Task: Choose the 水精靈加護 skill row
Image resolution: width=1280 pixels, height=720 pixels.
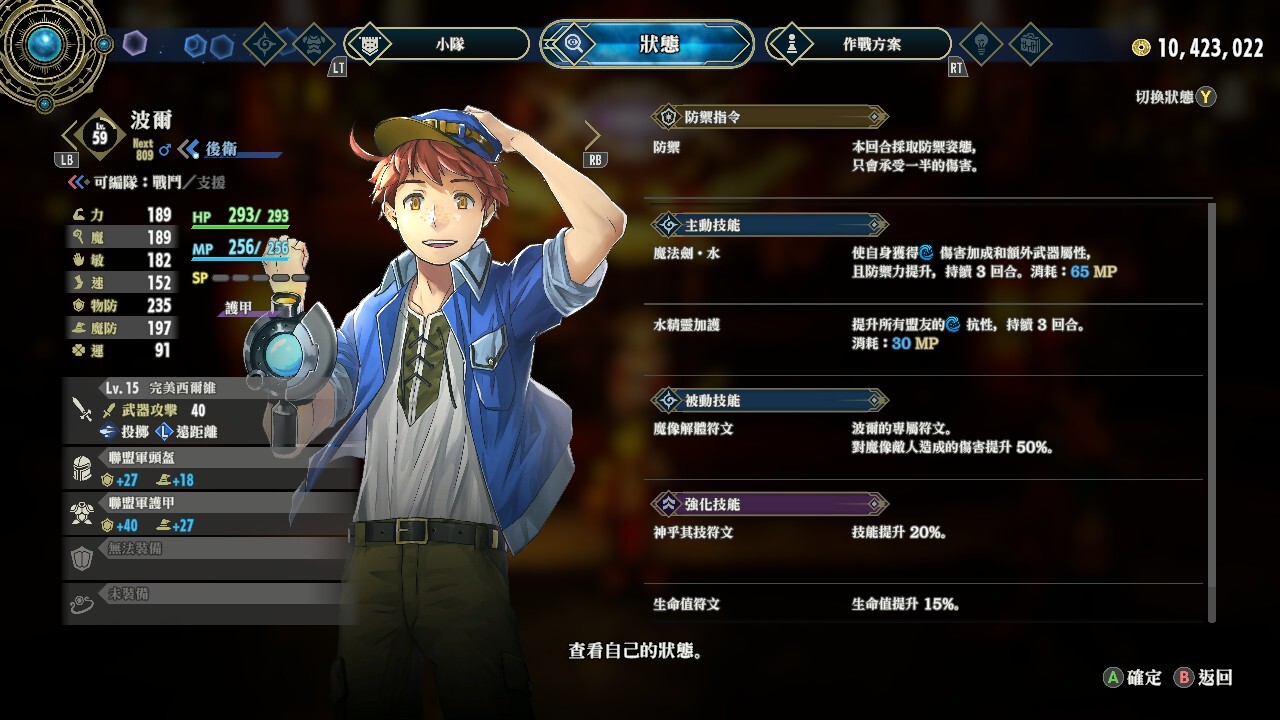Action: click(925, 334)
